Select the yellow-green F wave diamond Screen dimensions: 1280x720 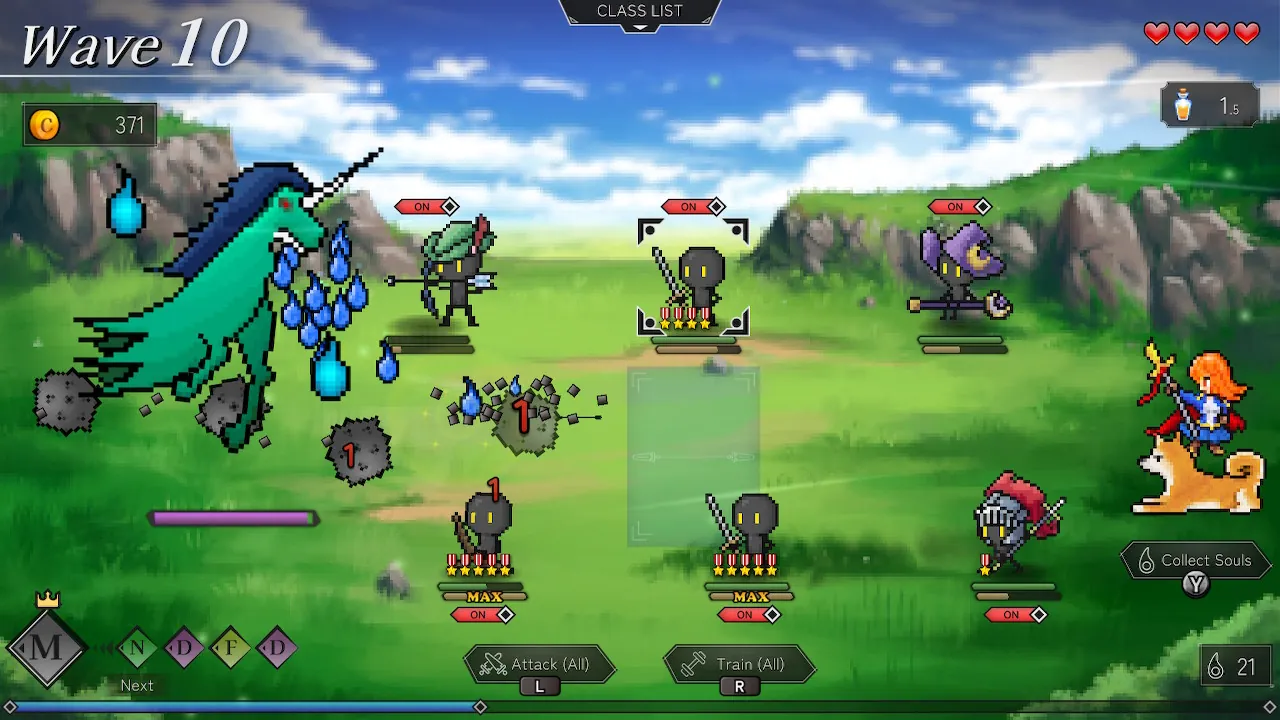tap(231, 648)
